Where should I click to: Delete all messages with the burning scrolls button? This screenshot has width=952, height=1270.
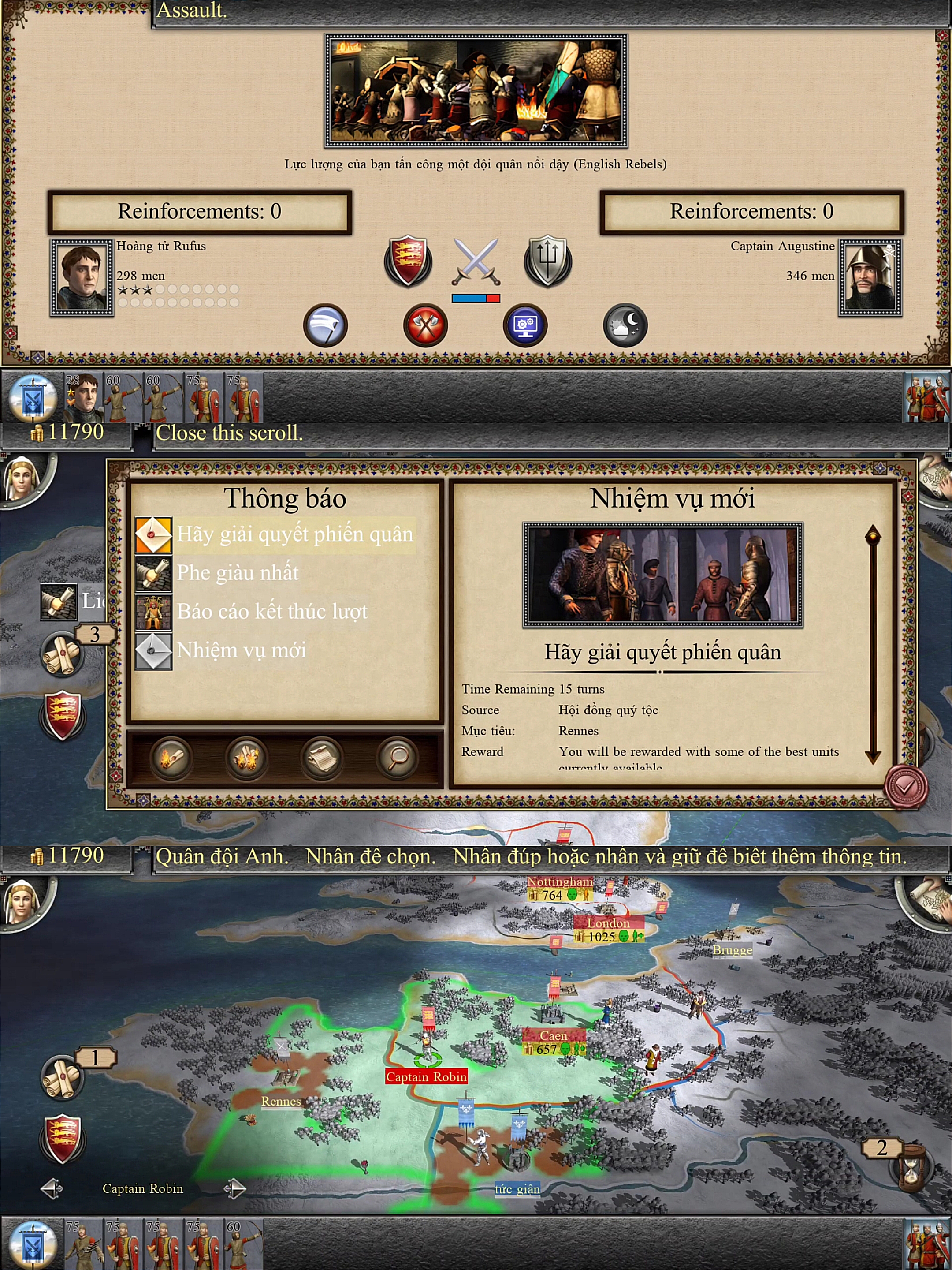[246, 758]
